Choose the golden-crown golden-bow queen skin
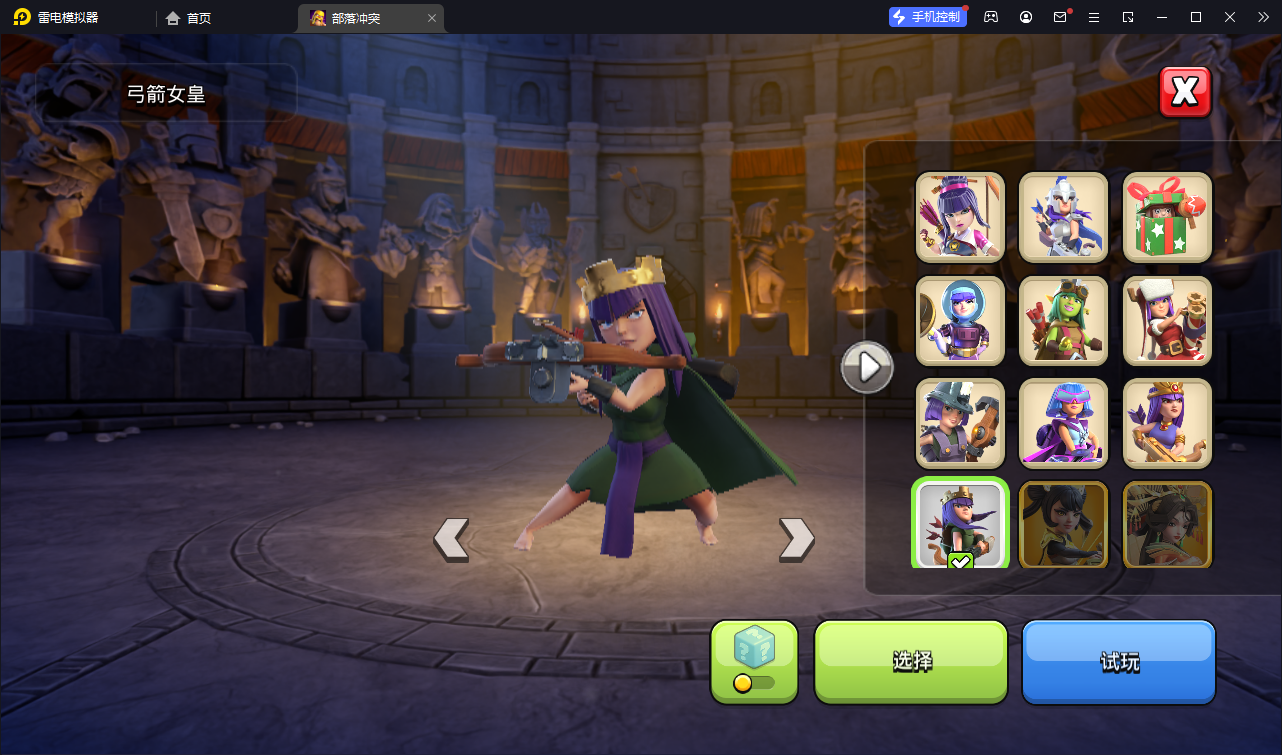Screen dimensions: 1282x755 coord(1167,424)
